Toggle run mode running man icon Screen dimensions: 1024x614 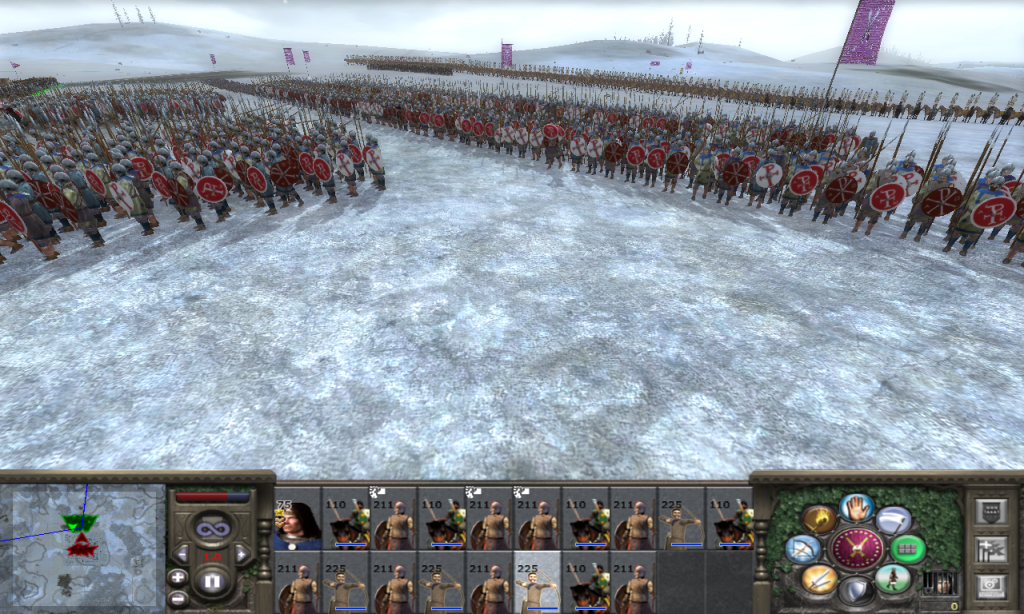pyautogui.click(x=893, y=578)
